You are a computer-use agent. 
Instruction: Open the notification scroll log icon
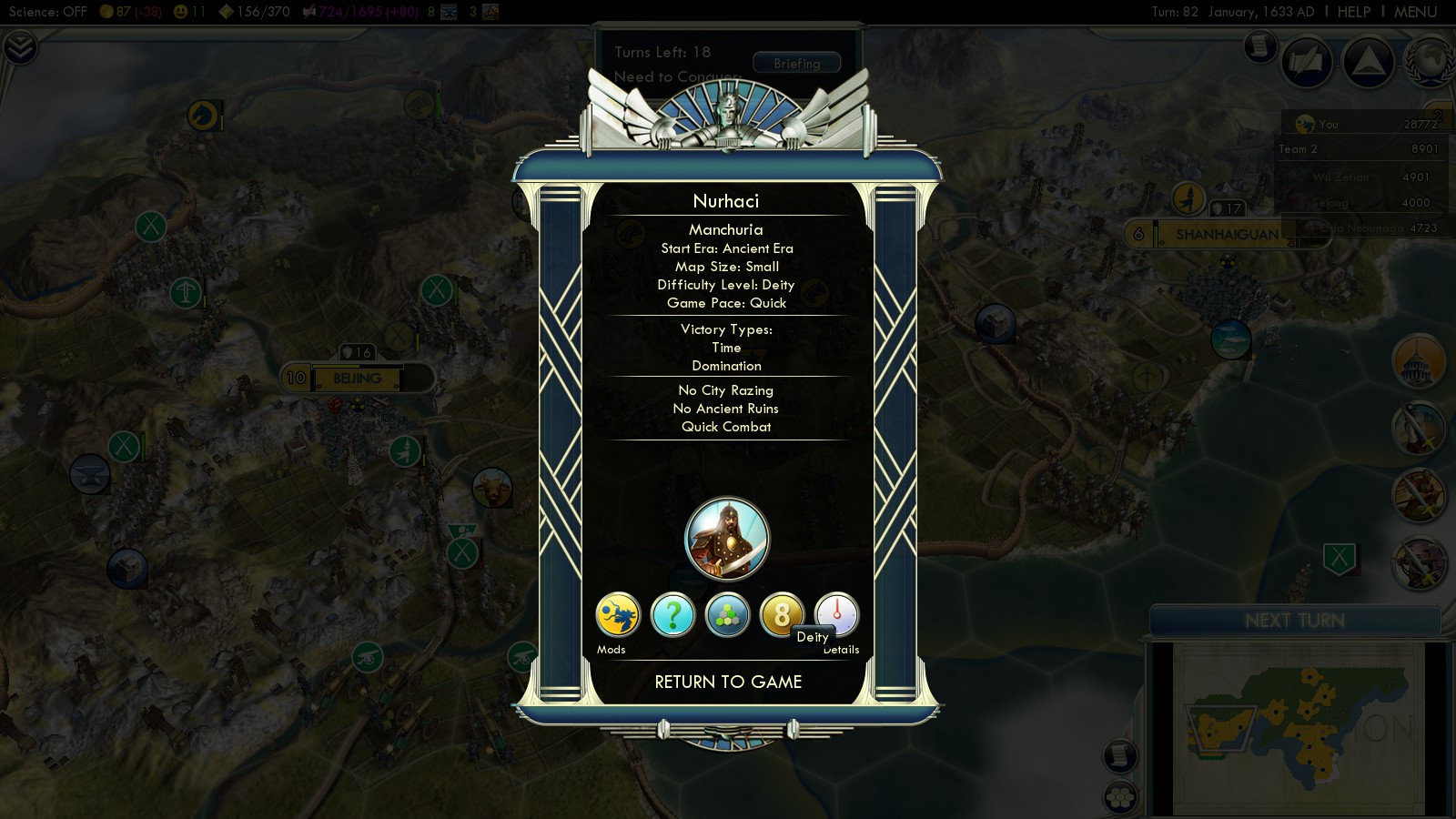click(1260, 45)
